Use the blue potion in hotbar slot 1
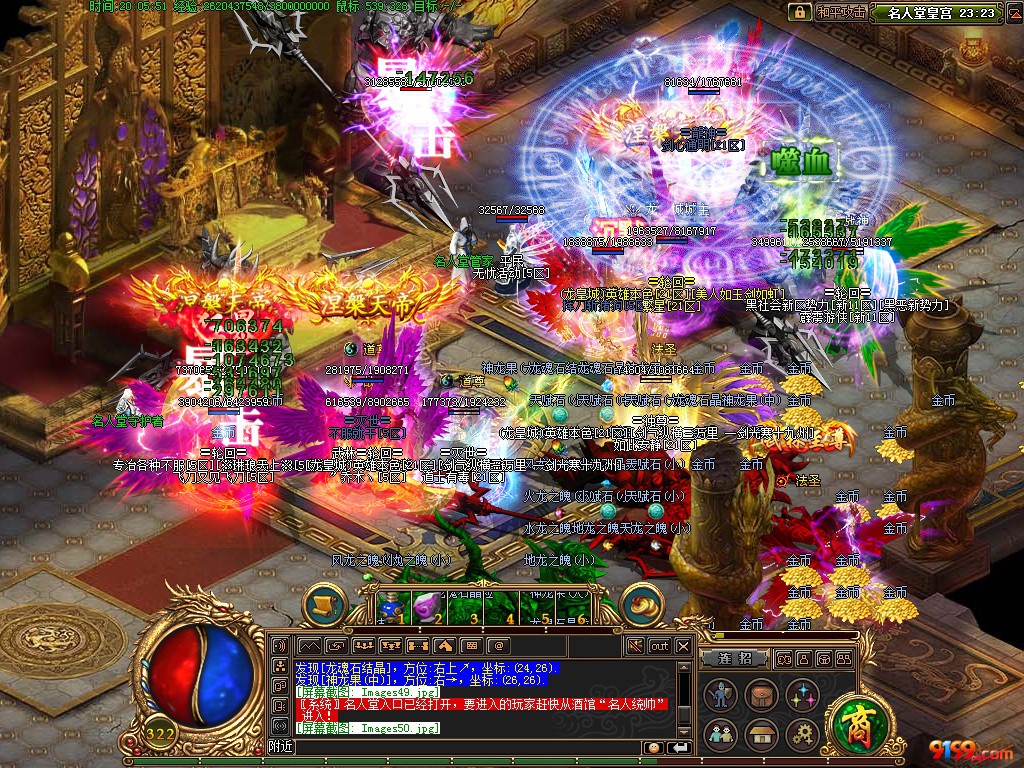The height and width of the screenshot is (768, 1024). coord(390,607)
